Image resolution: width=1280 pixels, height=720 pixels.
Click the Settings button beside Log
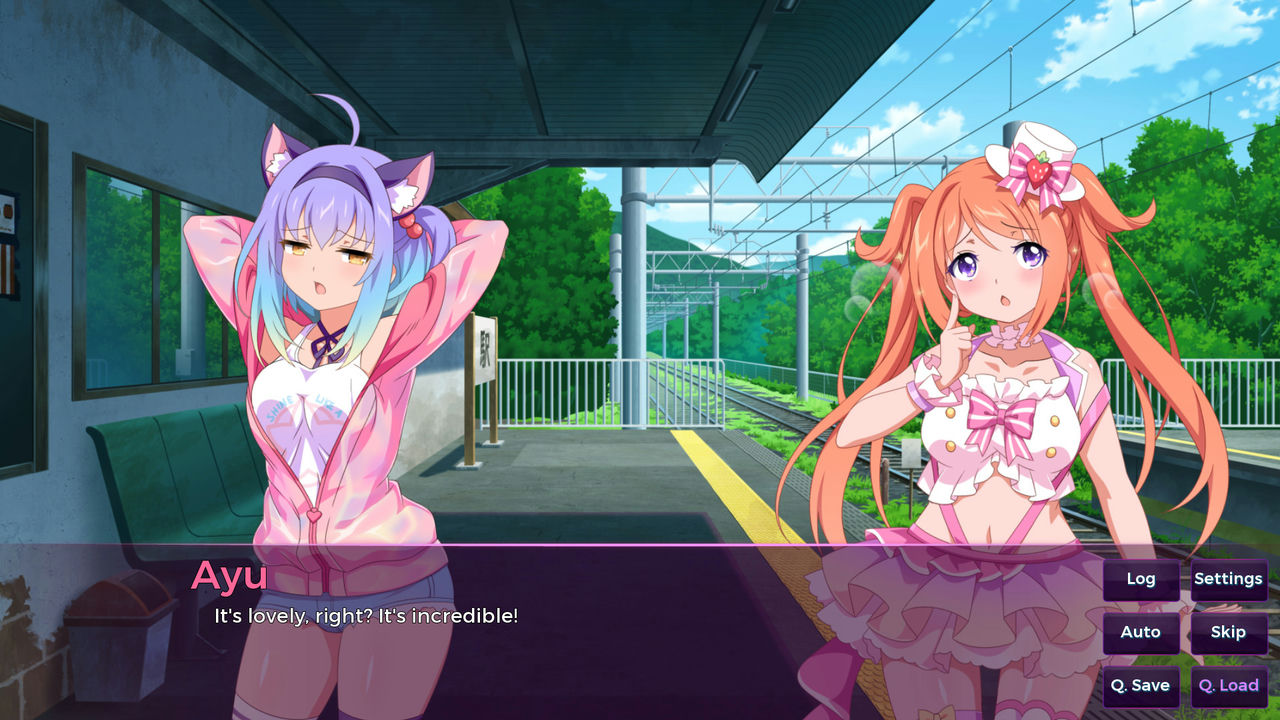(x=1228, y=579)
